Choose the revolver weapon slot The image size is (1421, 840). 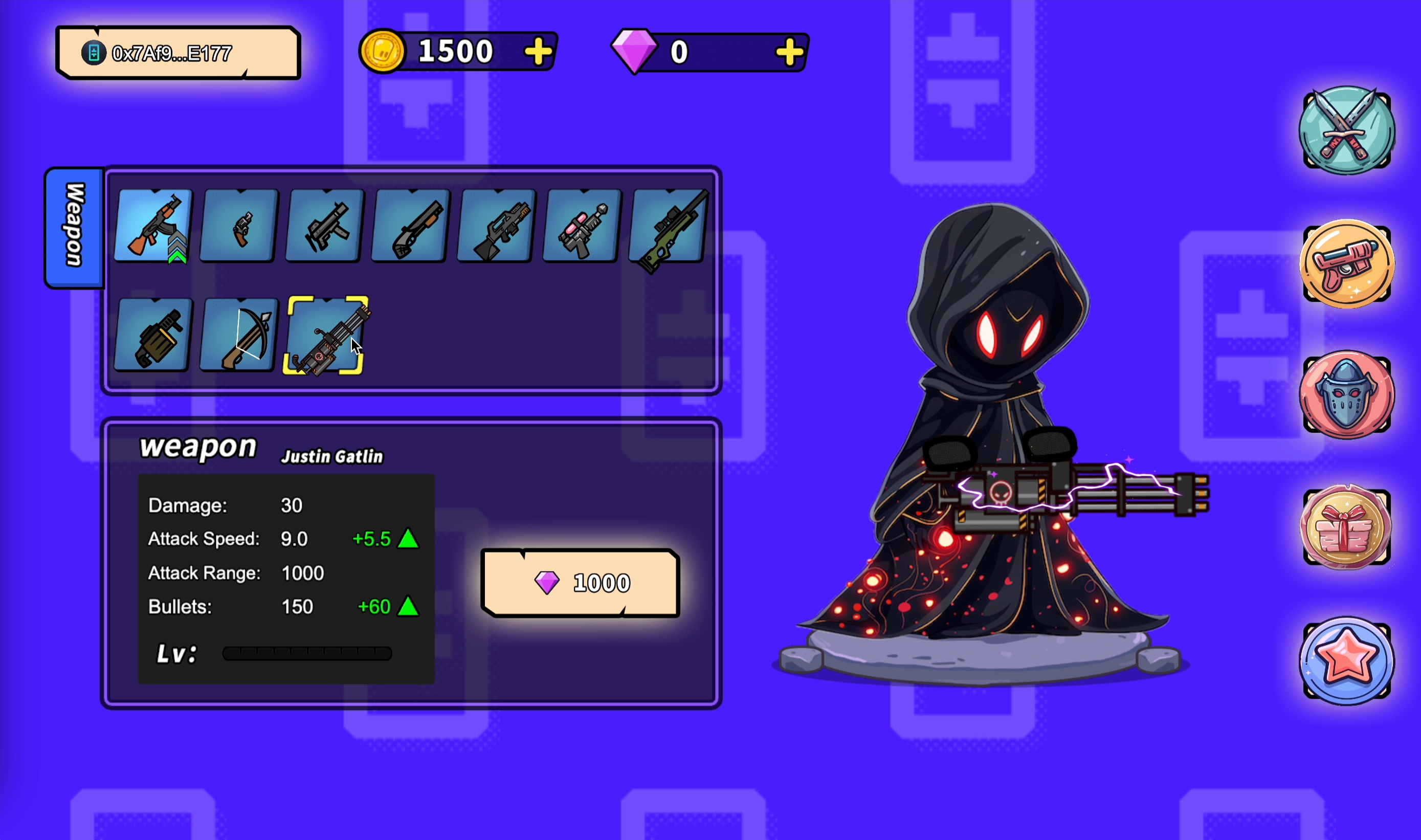pos(239,226)
